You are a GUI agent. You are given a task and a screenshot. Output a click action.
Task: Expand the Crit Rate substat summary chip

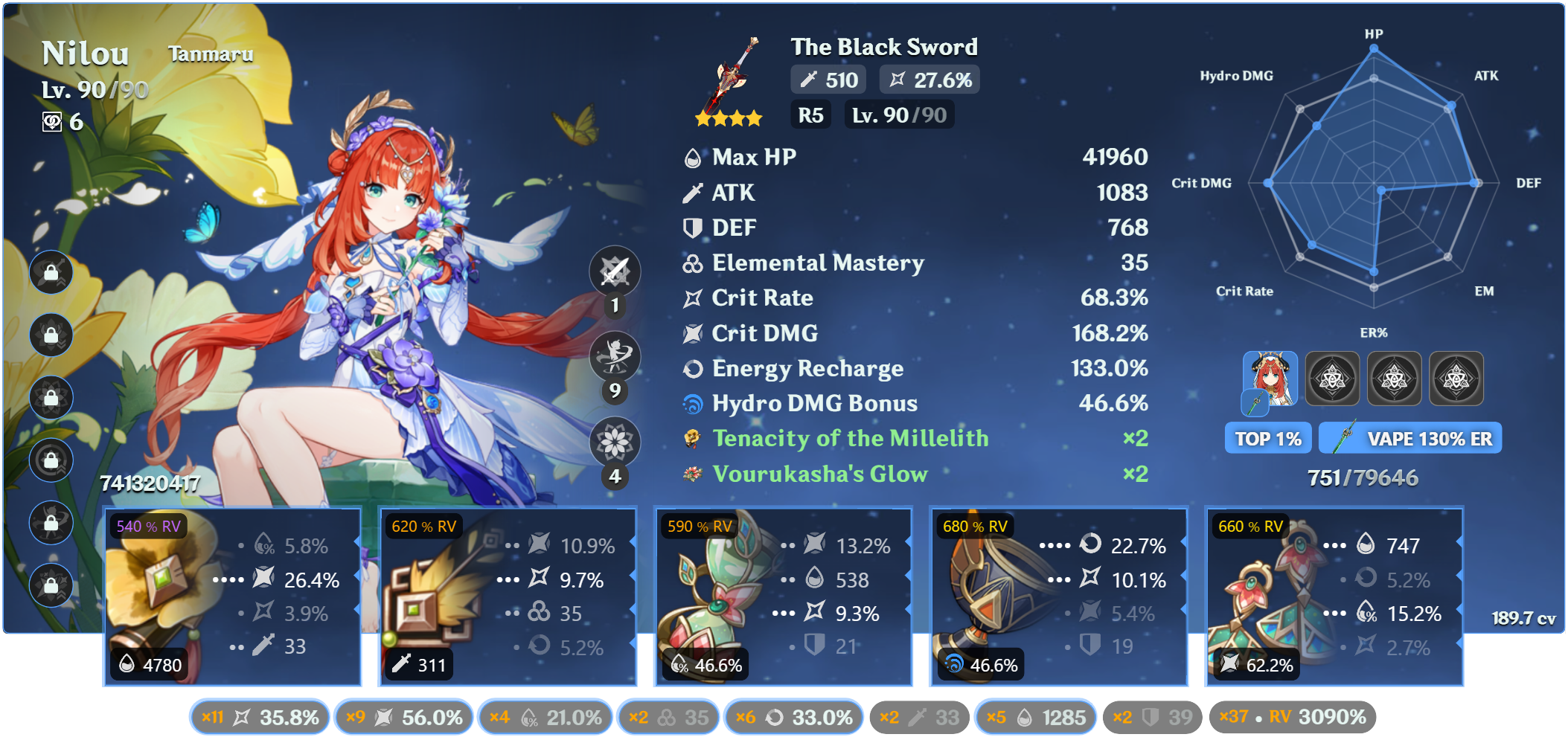pos(259,716)
